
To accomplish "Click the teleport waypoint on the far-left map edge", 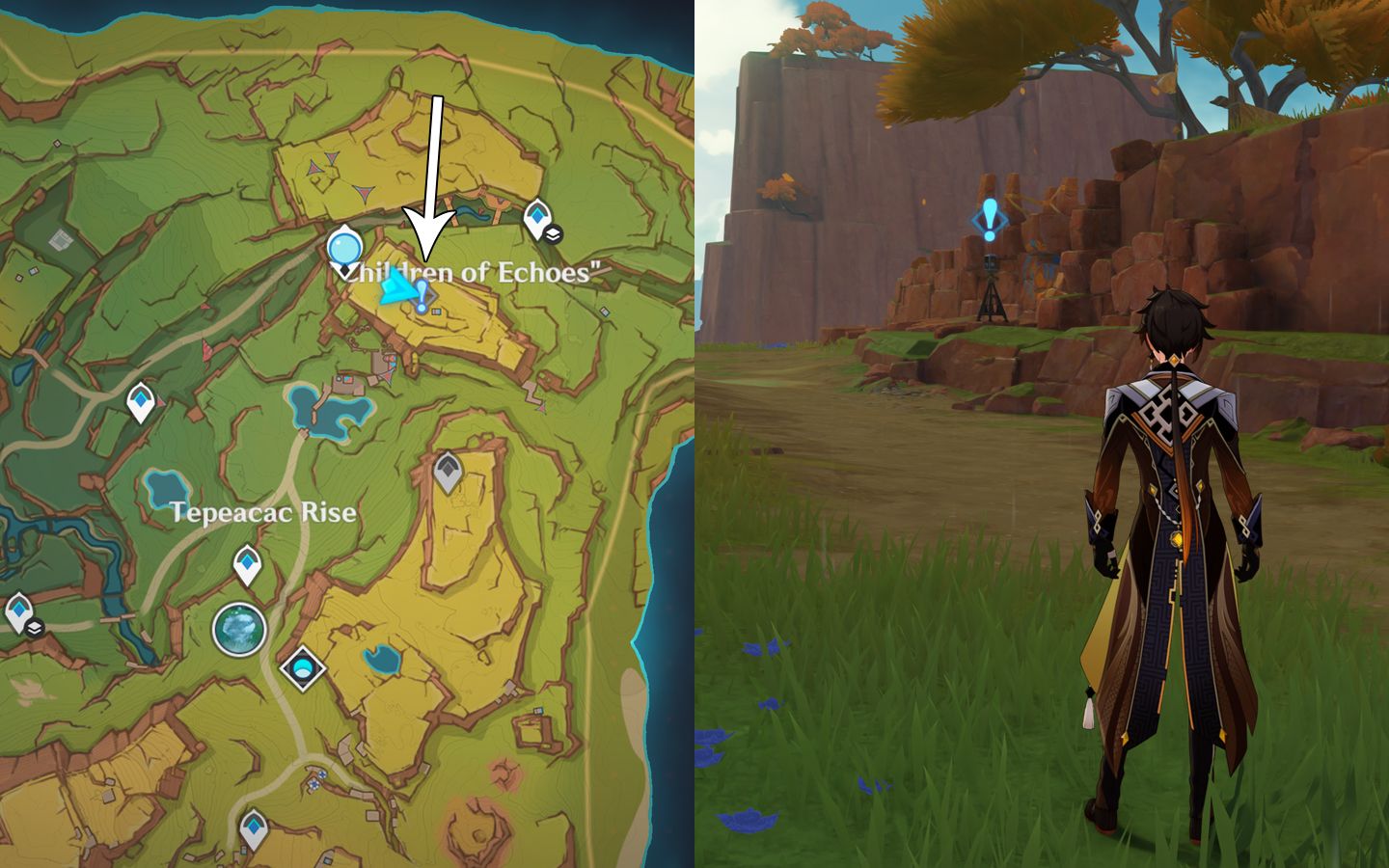I will pos(18,609).
